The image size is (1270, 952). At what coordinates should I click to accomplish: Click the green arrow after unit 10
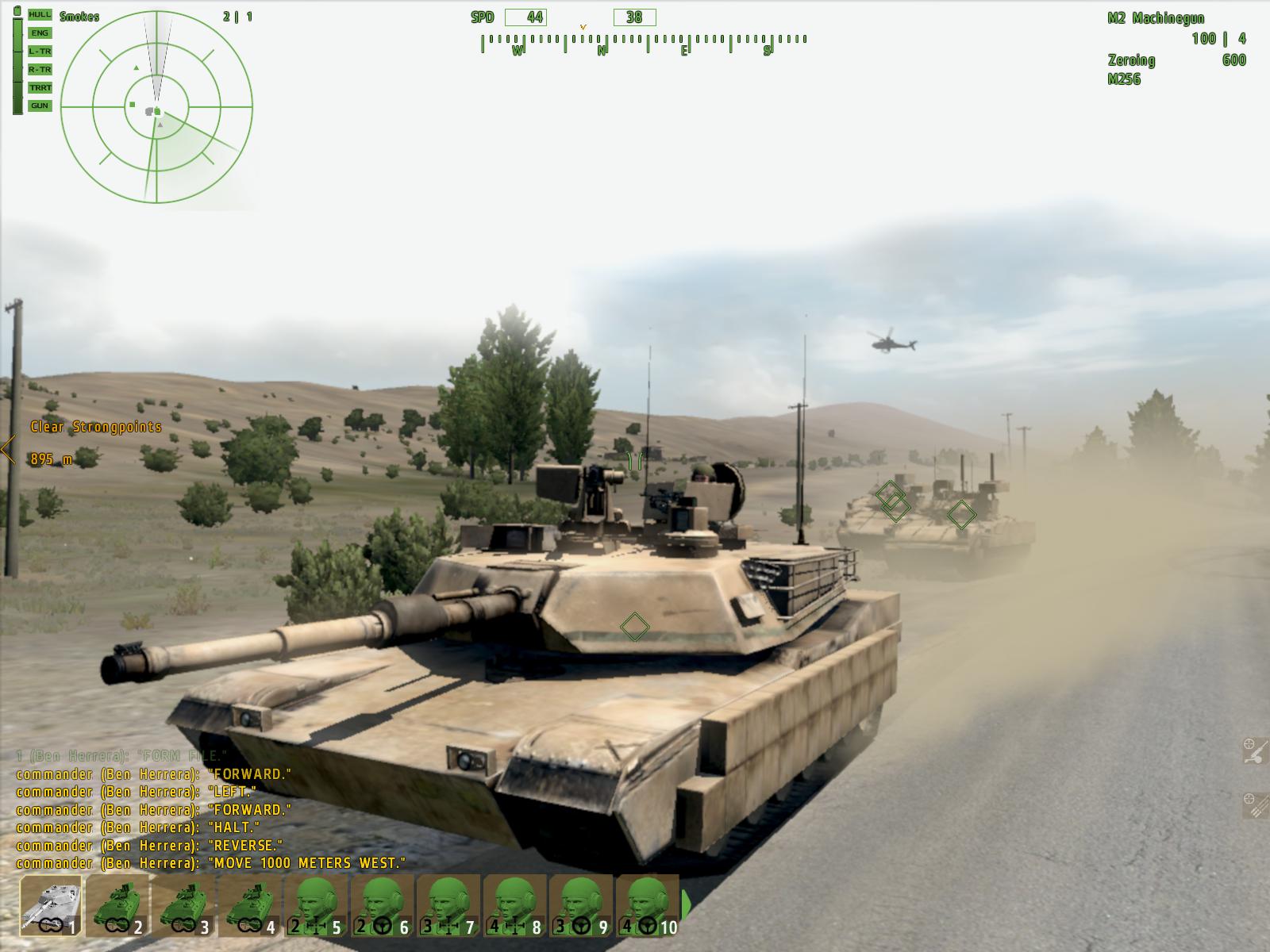[x=686, y=904]
